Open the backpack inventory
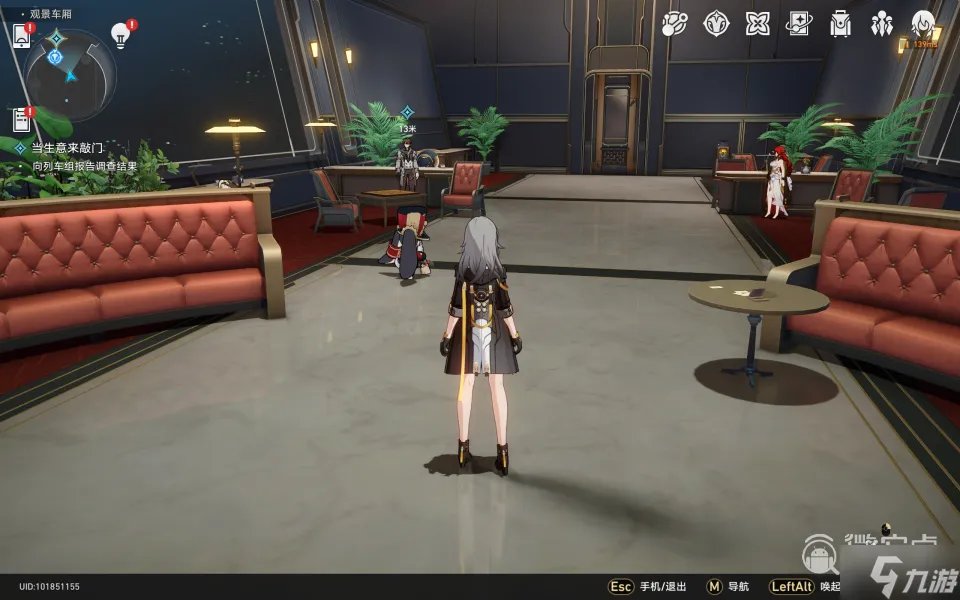This screenshot has height=600, width=960. [840, 24]
